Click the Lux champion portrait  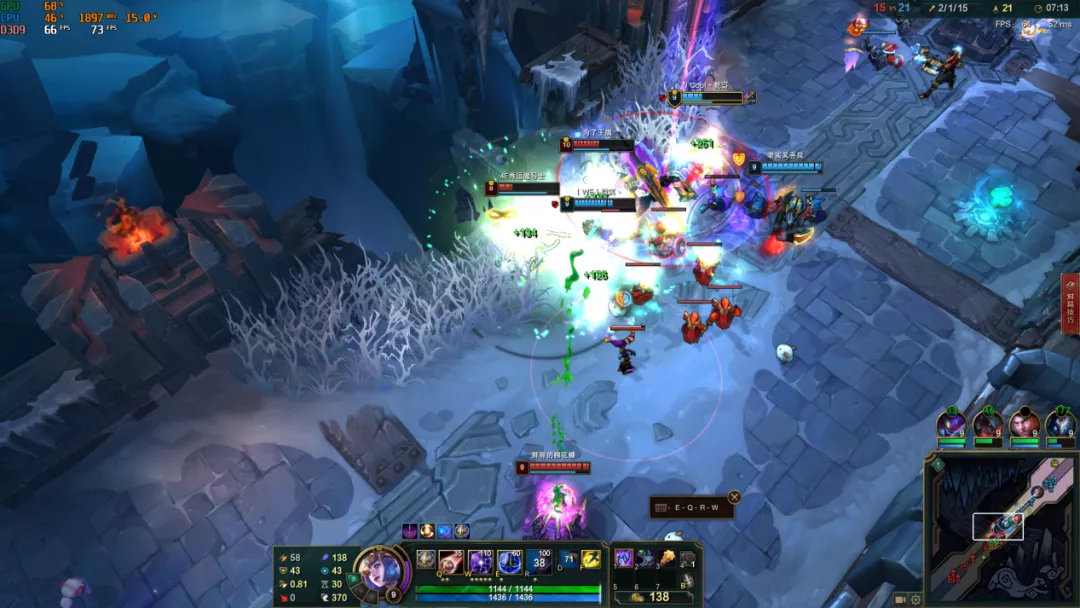coord(381,568)
